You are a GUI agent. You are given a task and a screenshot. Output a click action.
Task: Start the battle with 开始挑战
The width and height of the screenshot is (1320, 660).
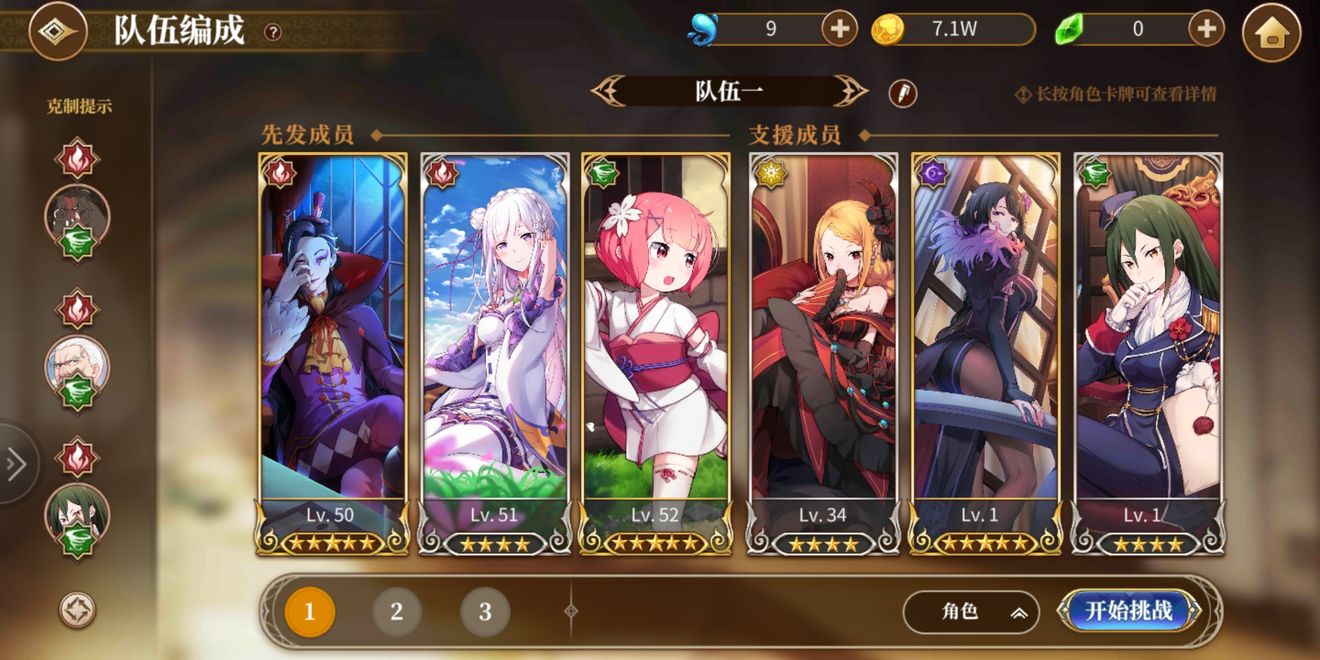click(1129, 611)
